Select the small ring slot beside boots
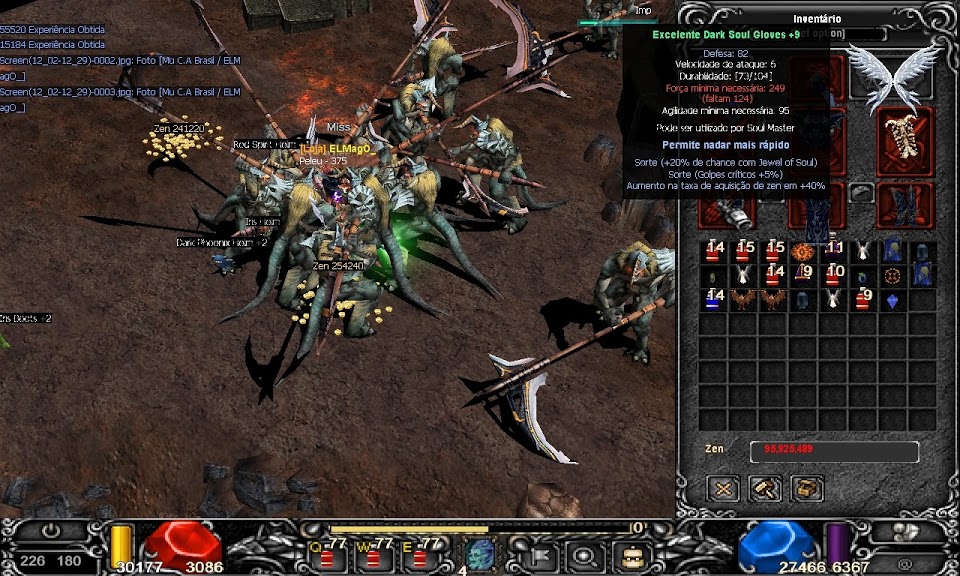Image resolution: width=960 pixels, height=576 pixels. [861, 193]
